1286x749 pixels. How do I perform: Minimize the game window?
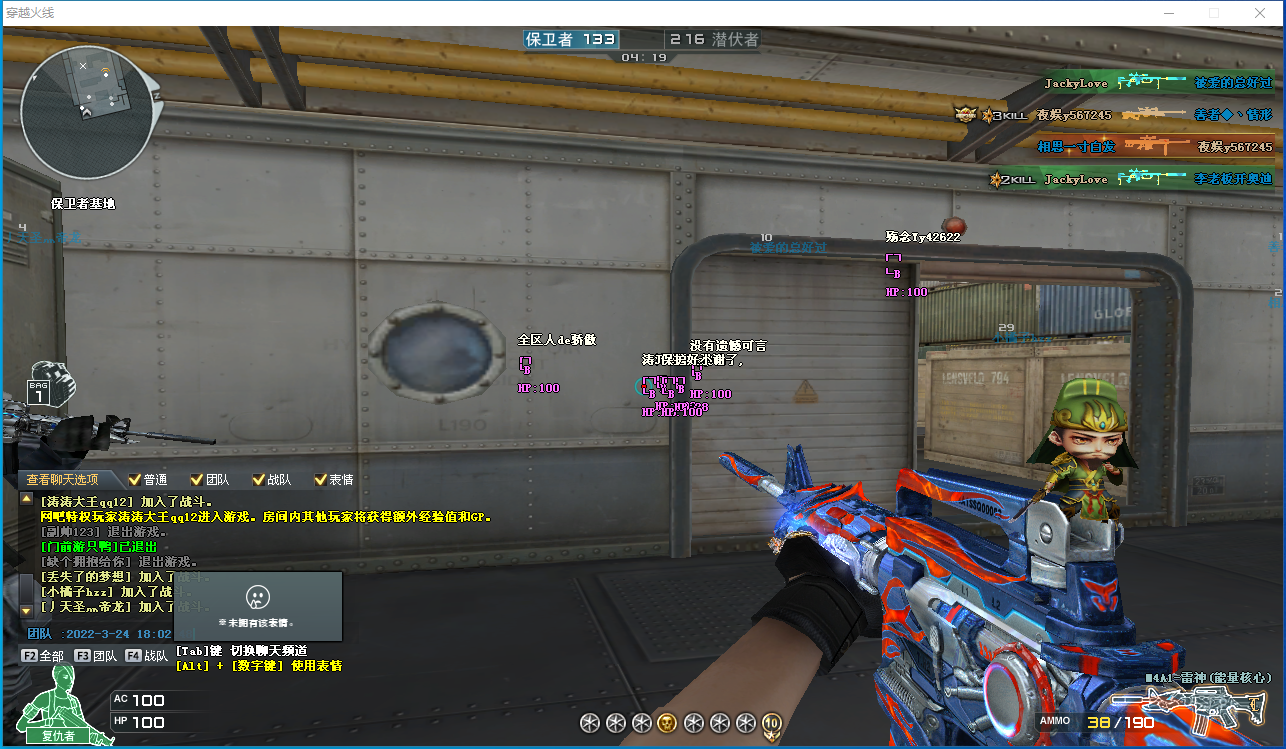(x=1168, y=13)
